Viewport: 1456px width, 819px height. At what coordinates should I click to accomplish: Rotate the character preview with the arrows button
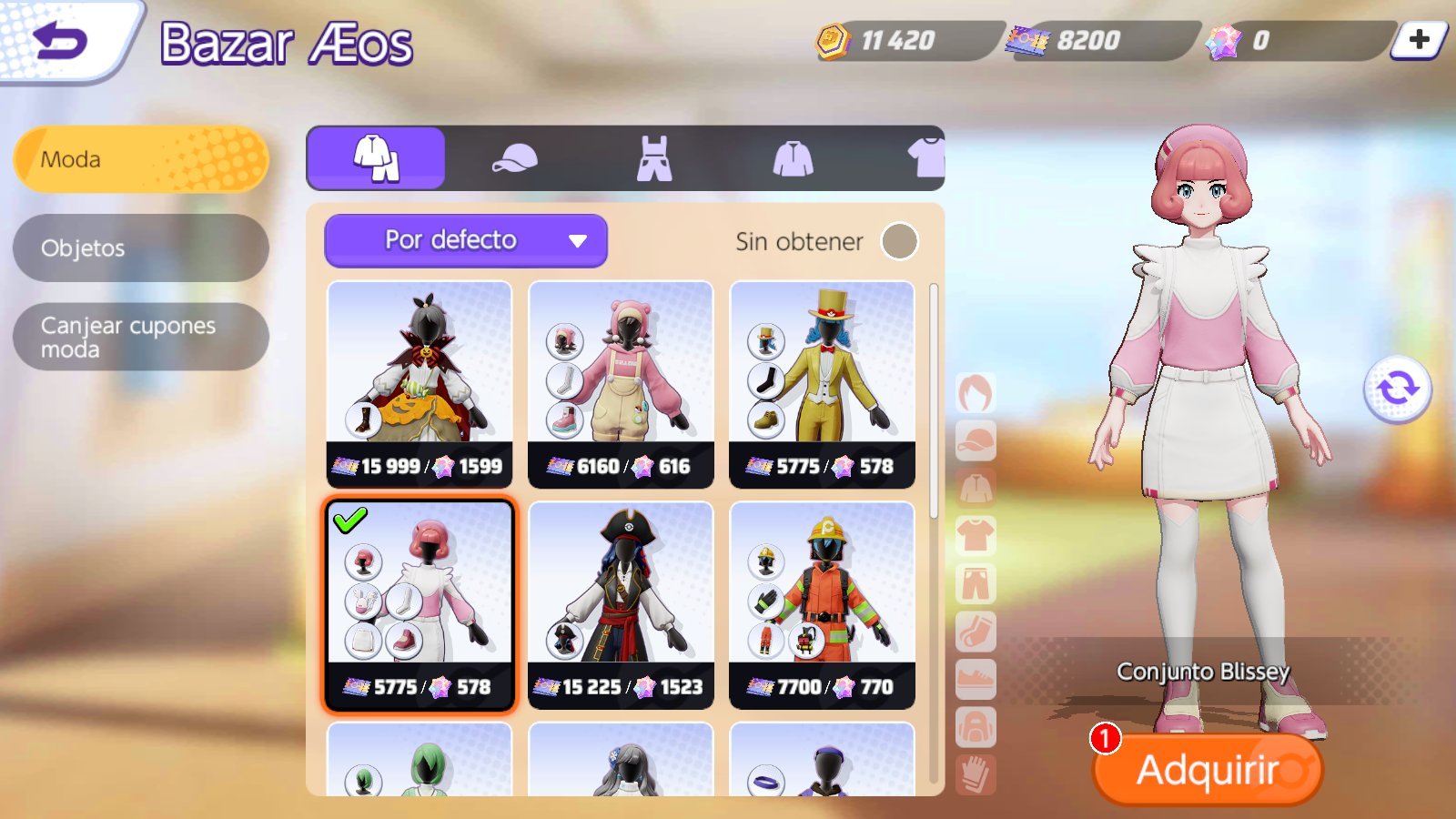[1397, 389]
